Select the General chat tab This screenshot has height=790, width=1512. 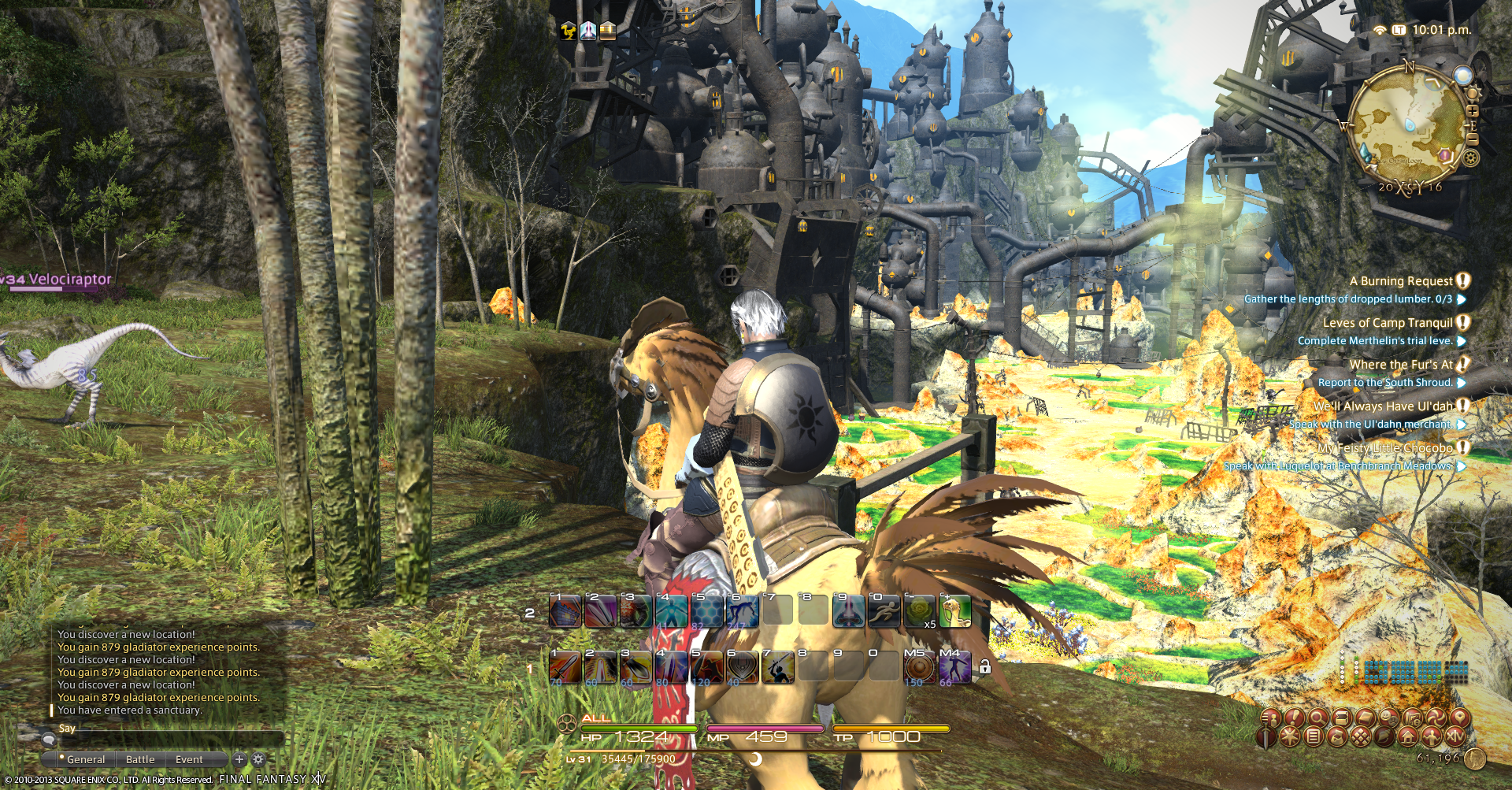(85, 759)
